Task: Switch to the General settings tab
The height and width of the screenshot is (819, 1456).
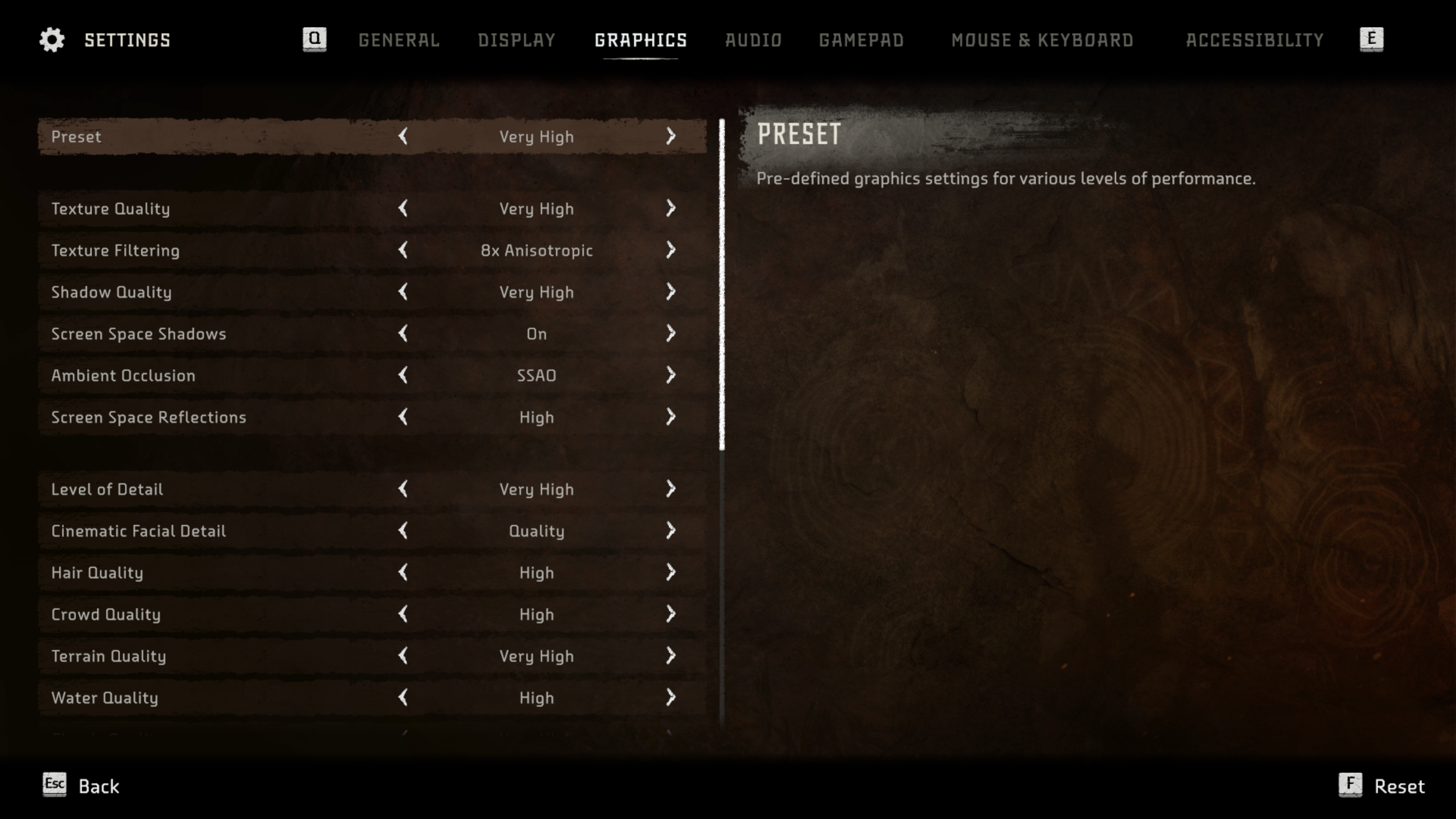Action: [399, 40]
